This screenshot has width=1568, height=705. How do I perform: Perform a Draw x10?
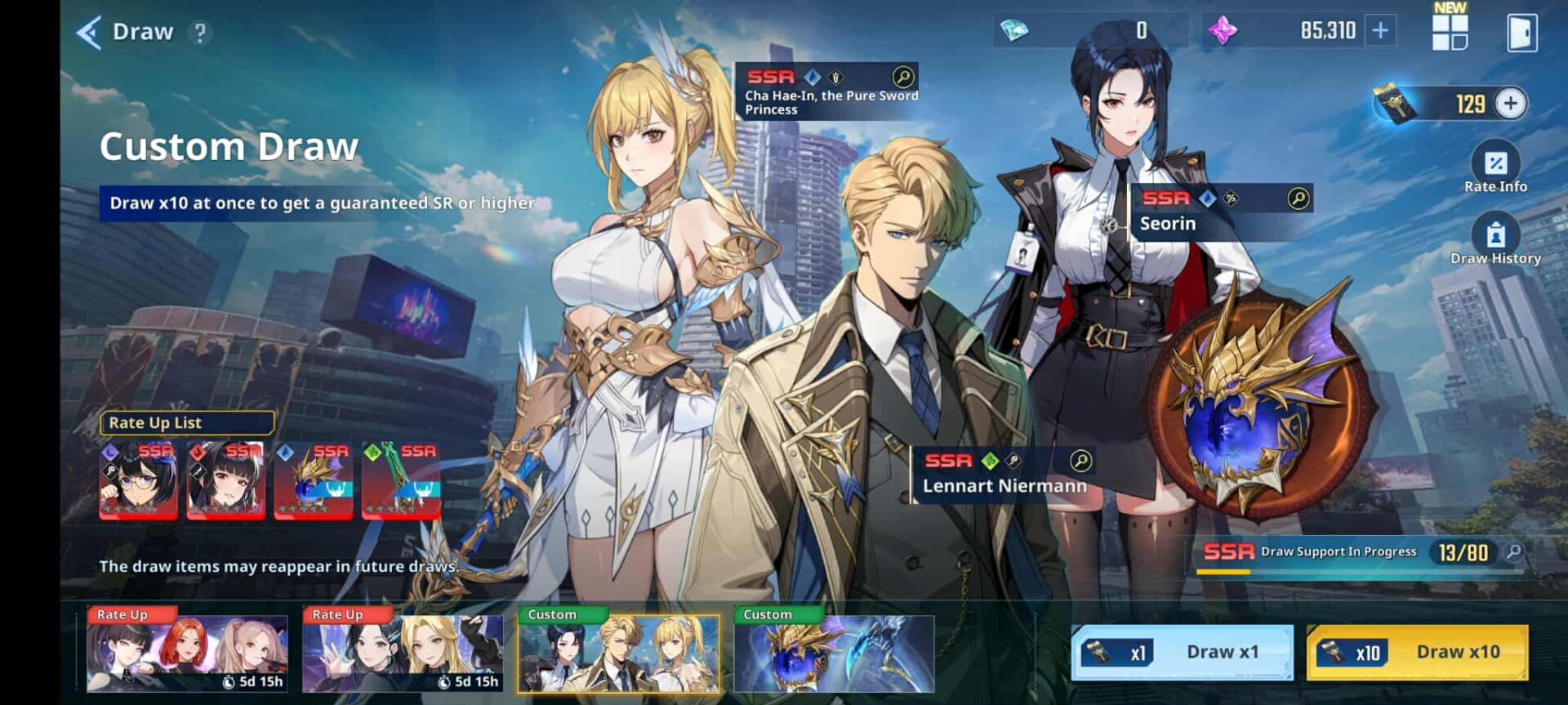[x=1417, y=652]
